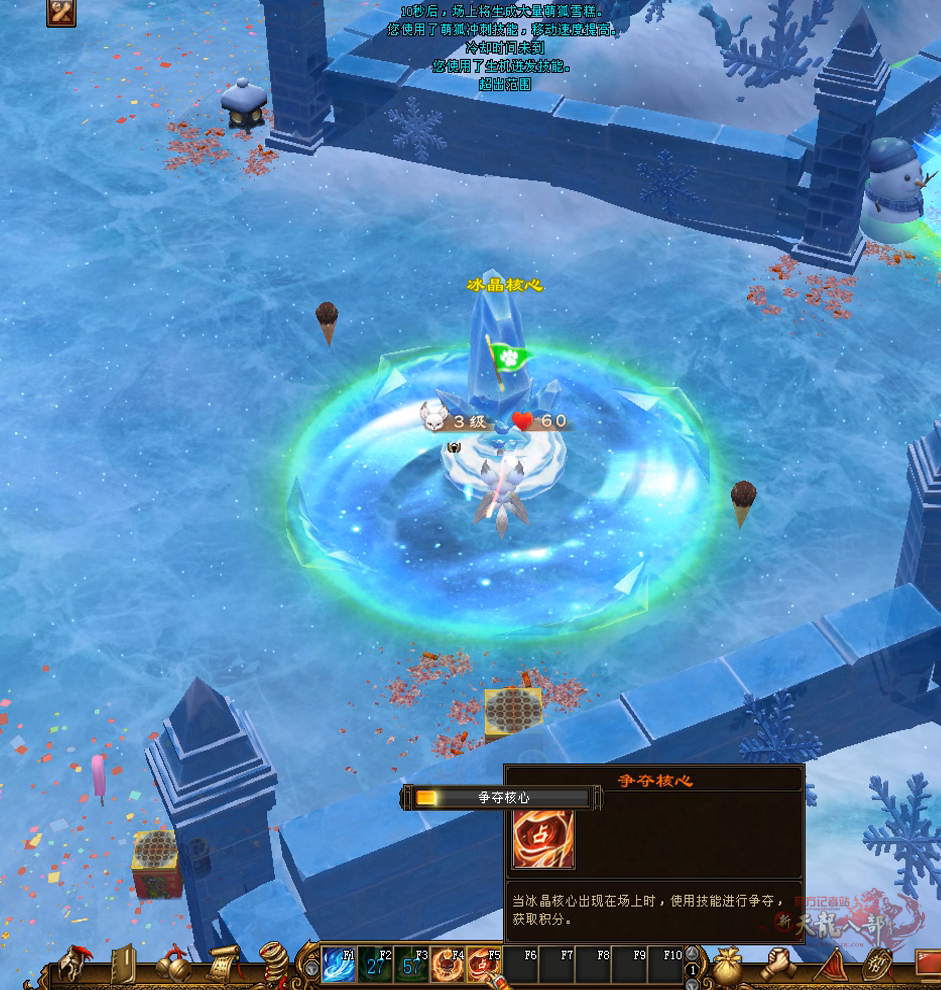Select the F3 skill slot on cooldown 57
This screenshot has width=941, height=990.
(411, 967)
